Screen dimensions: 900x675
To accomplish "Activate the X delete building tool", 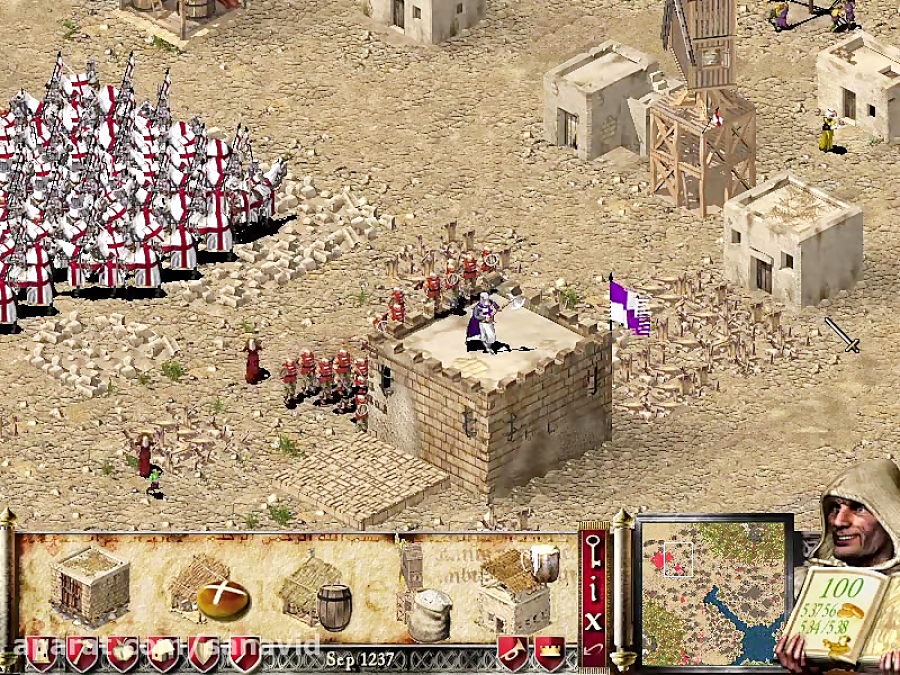I will (593, 620).
